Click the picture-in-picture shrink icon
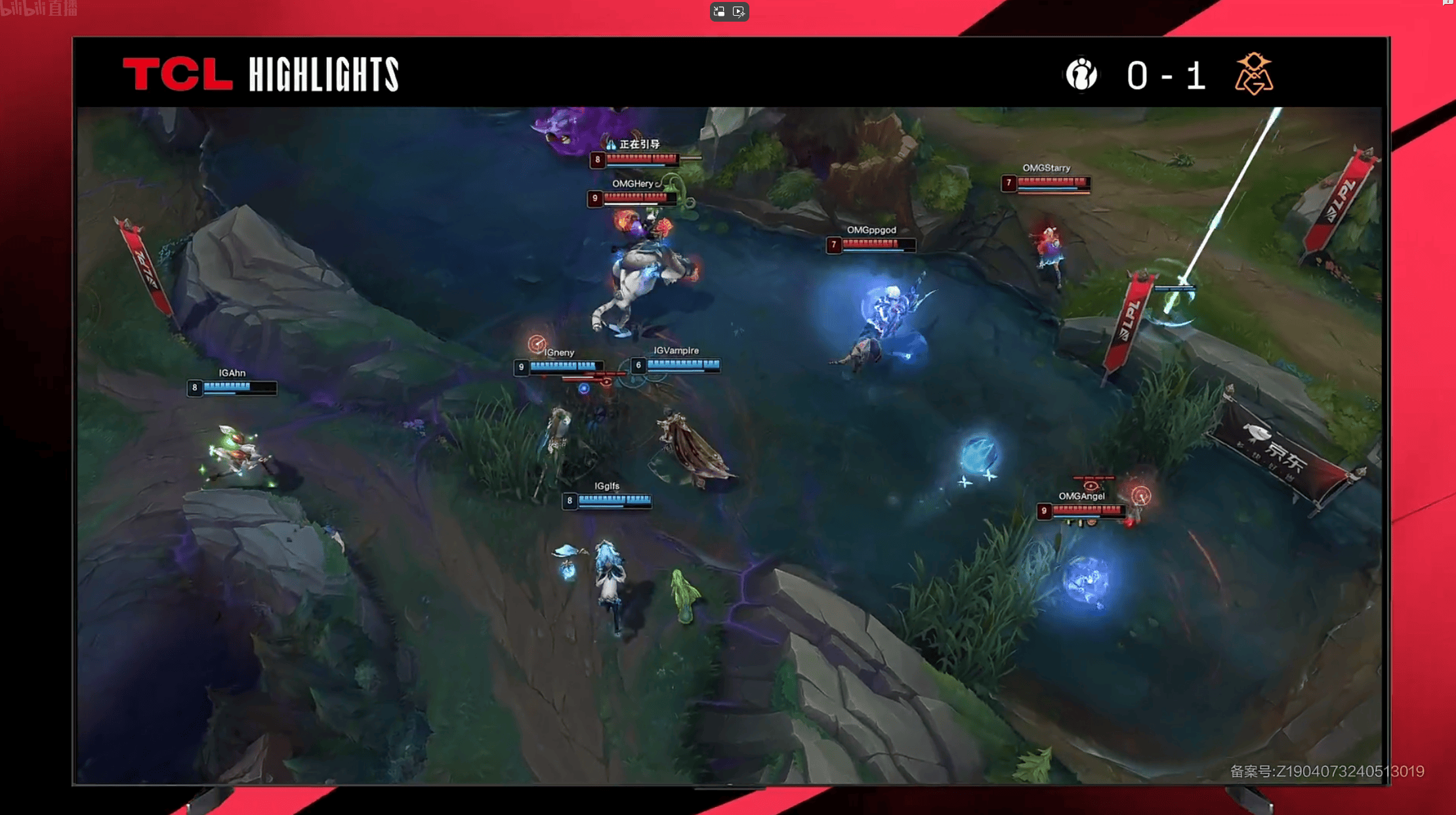Viewport: 1456px width, 815px height. pyautogui.click(x=720, y=12)
